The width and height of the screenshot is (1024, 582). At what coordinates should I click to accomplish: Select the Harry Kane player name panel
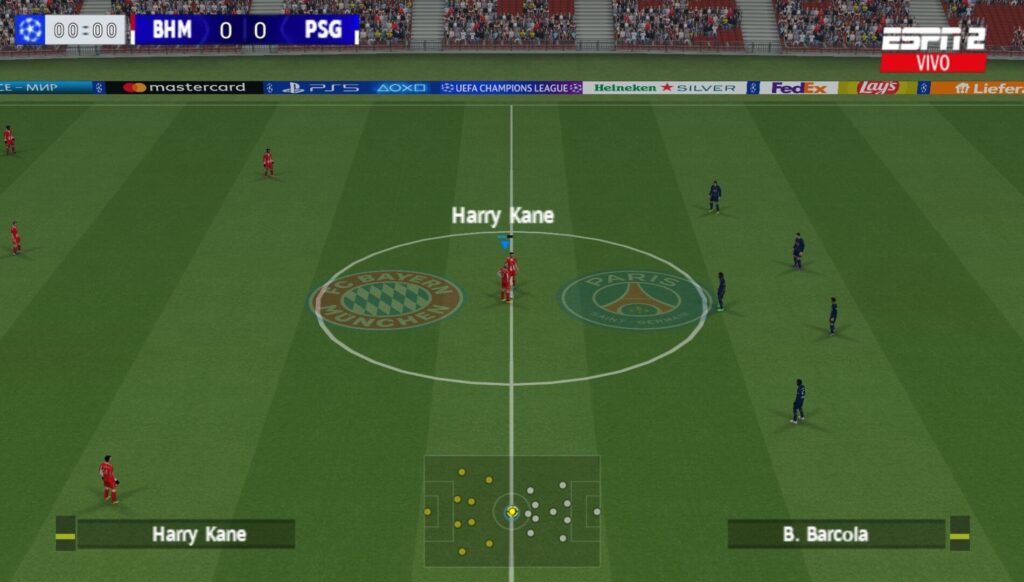tap(186, 534)
